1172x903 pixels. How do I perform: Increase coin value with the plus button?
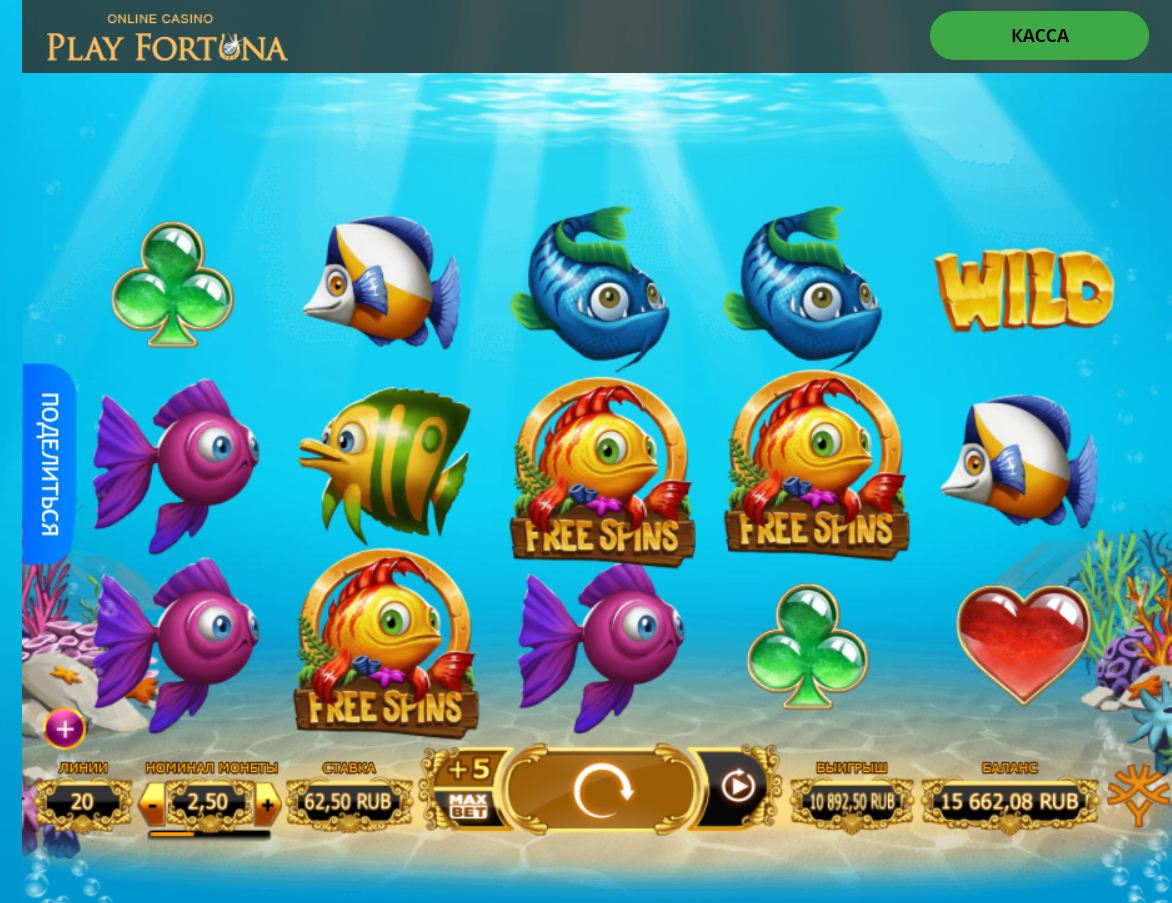267,802
